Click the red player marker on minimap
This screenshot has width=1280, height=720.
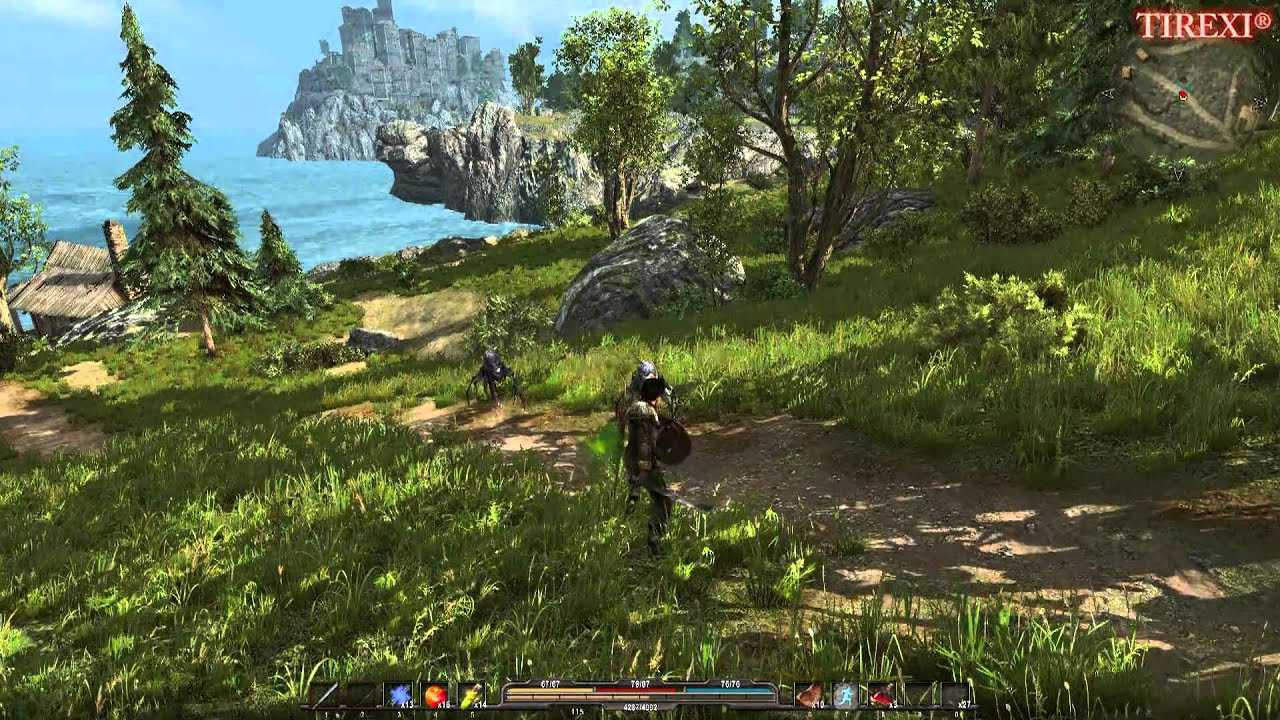coord(1183,95)
